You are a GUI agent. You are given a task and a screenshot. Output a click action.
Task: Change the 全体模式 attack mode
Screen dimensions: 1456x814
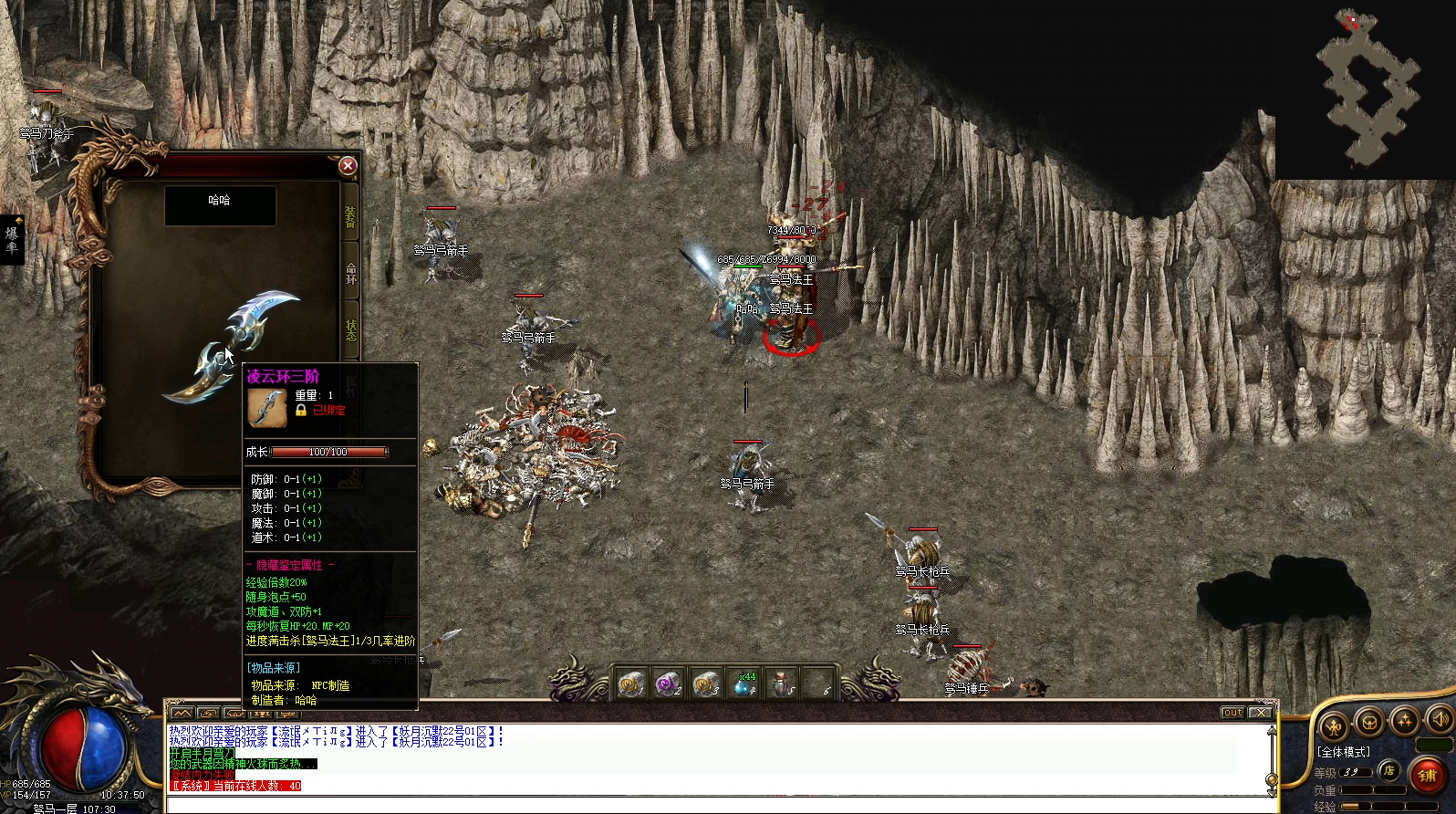(1344, 752)
